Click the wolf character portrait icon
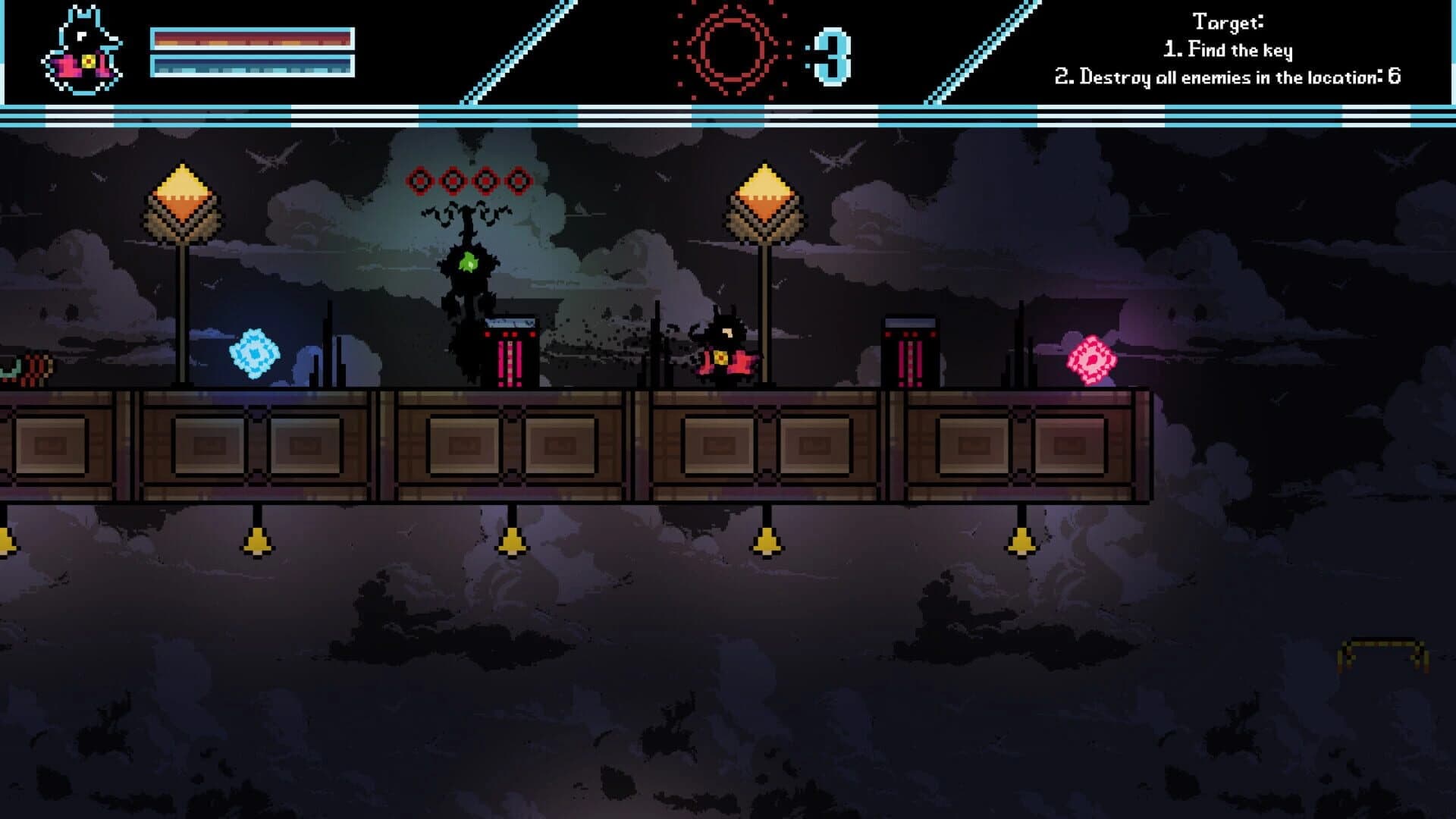The width and height of the screenshot is (1456, 819). coord(83,45)
